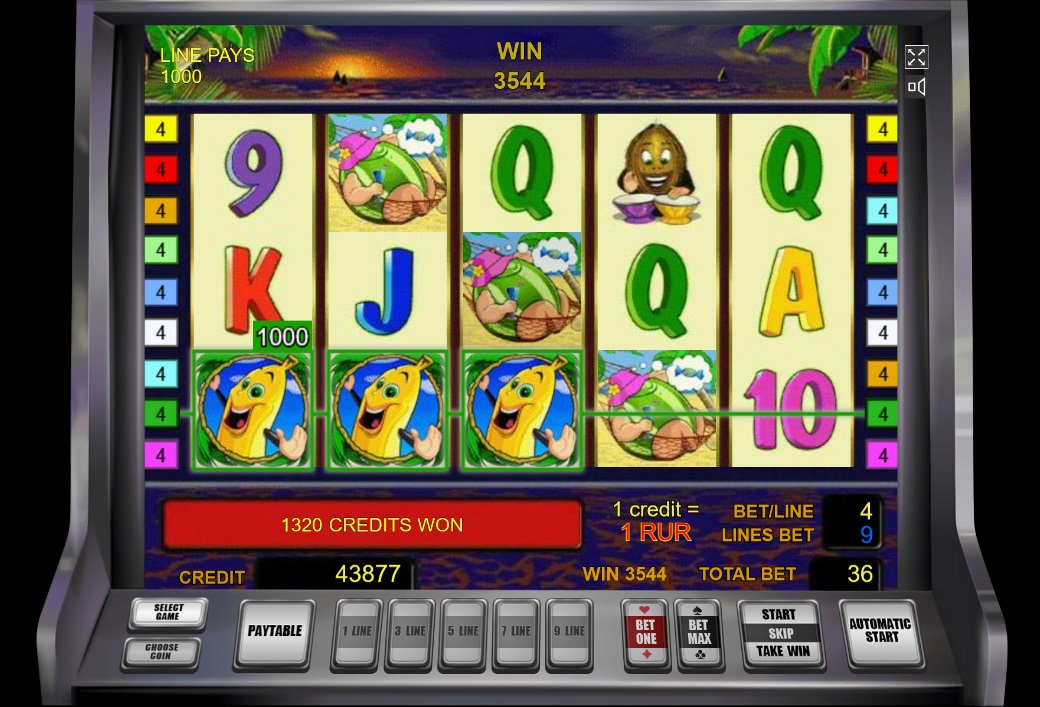Activate the 5 Line button
Viewport: 1040px width, 707px height.
pyautogui.click(x=464, y=632)
